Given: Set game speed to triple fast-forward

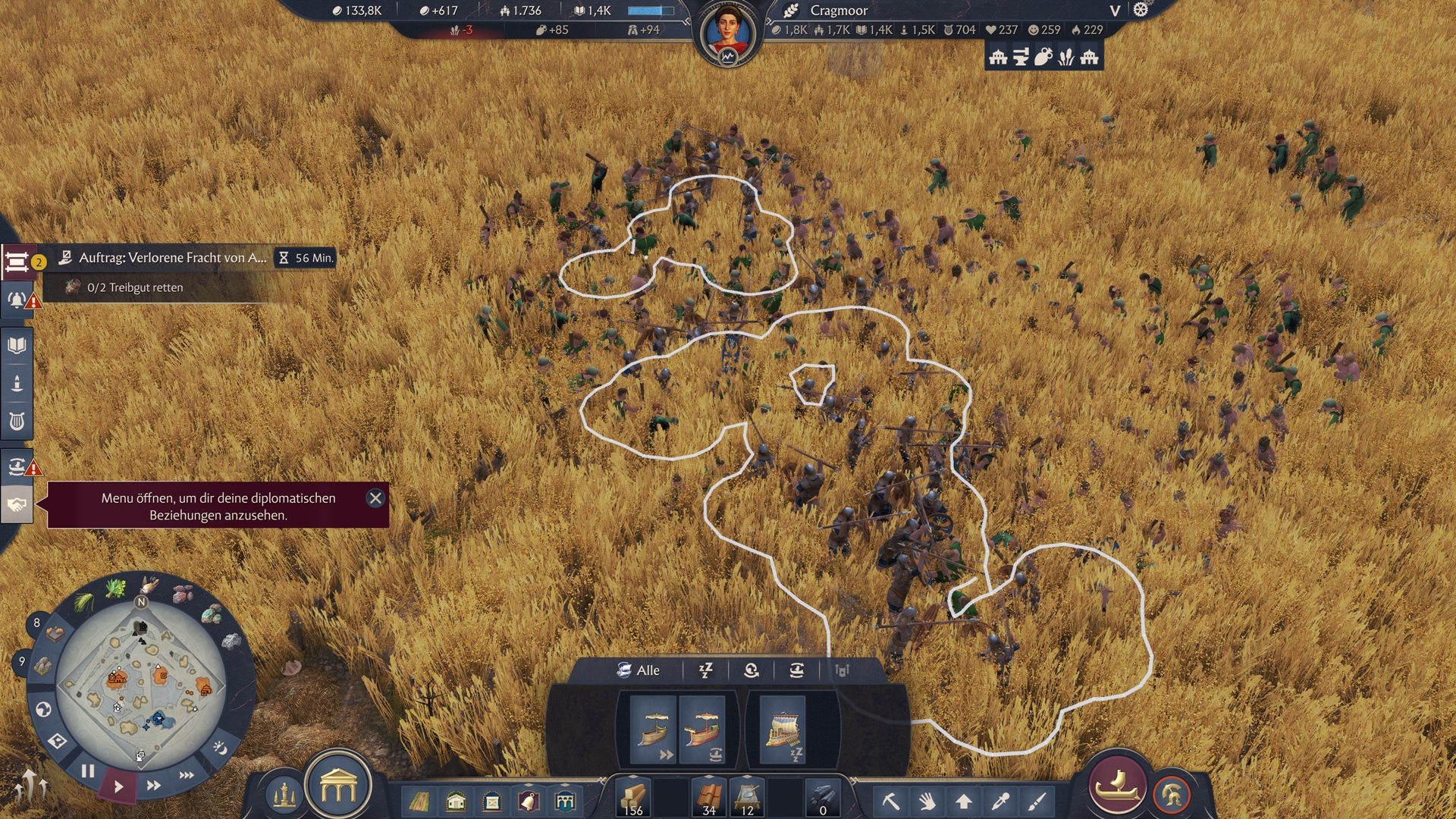Looking at the screenshot, I should tap(187, 775).
